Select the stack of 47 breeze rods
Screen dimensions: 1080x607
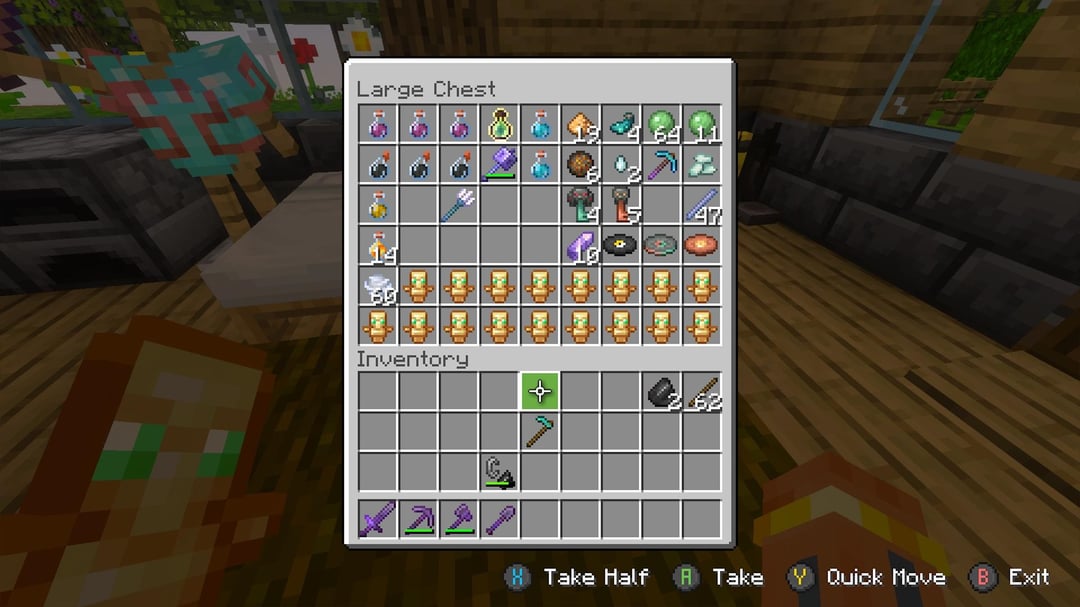point(701,205)
